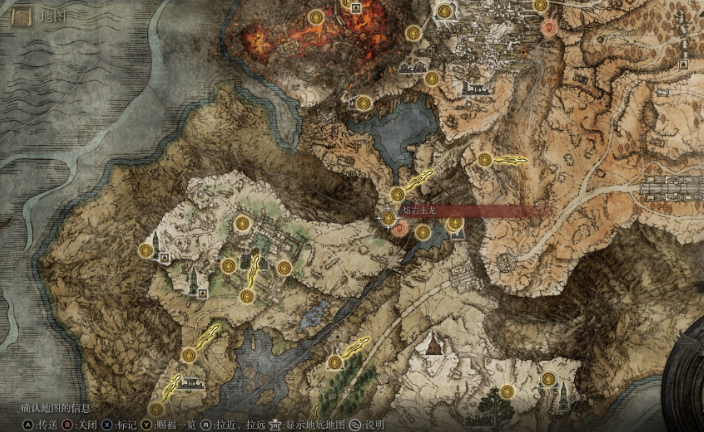Select the red-roofed church map icon
This screenshot has height=432, width=704.
tap(433, 346)
